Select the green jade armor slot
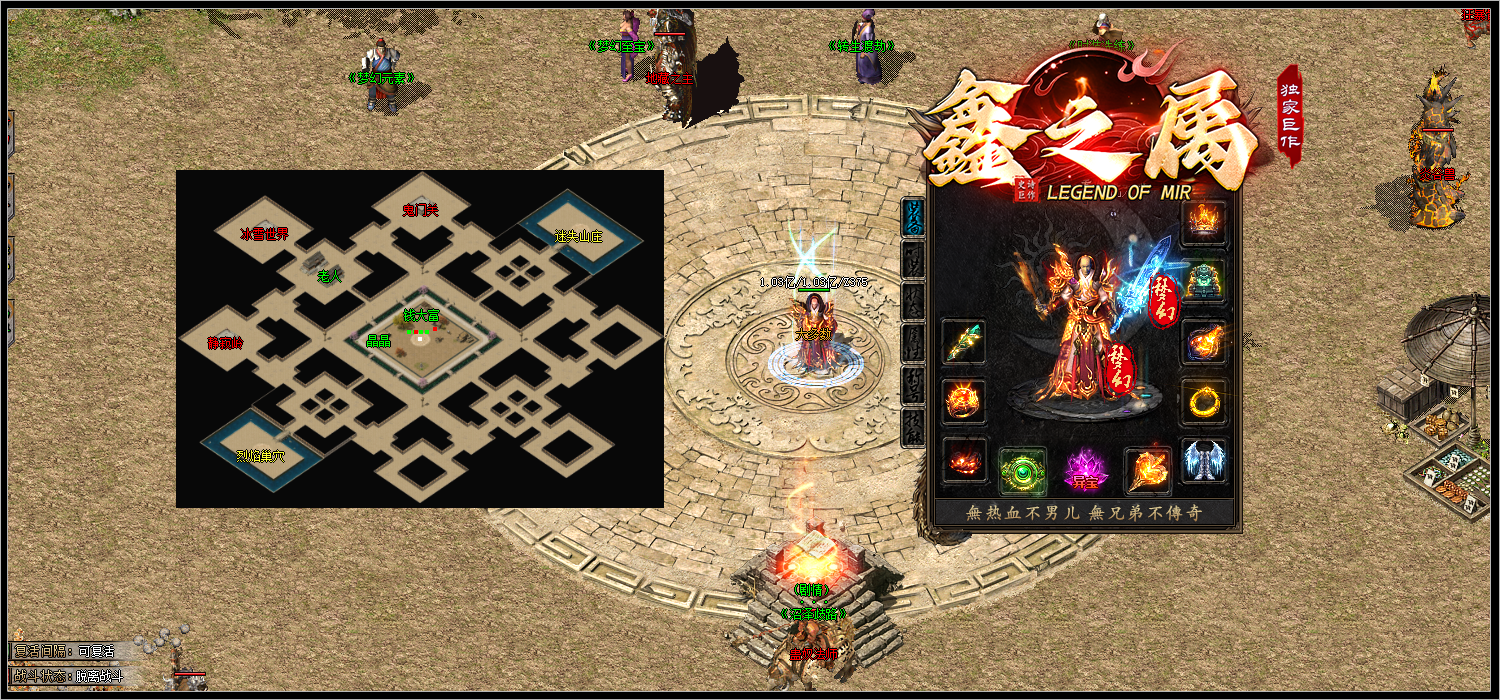Viewport: 1500px width, 700px height. point(1204,282)
